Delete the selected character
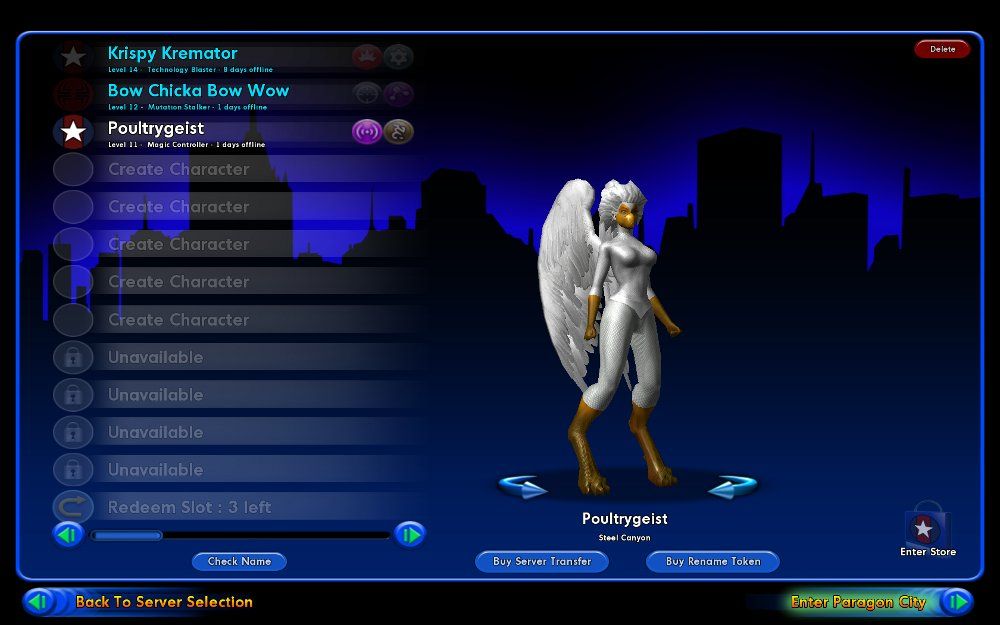Screen dimensions: 1000x625 [x=942, y=49]
